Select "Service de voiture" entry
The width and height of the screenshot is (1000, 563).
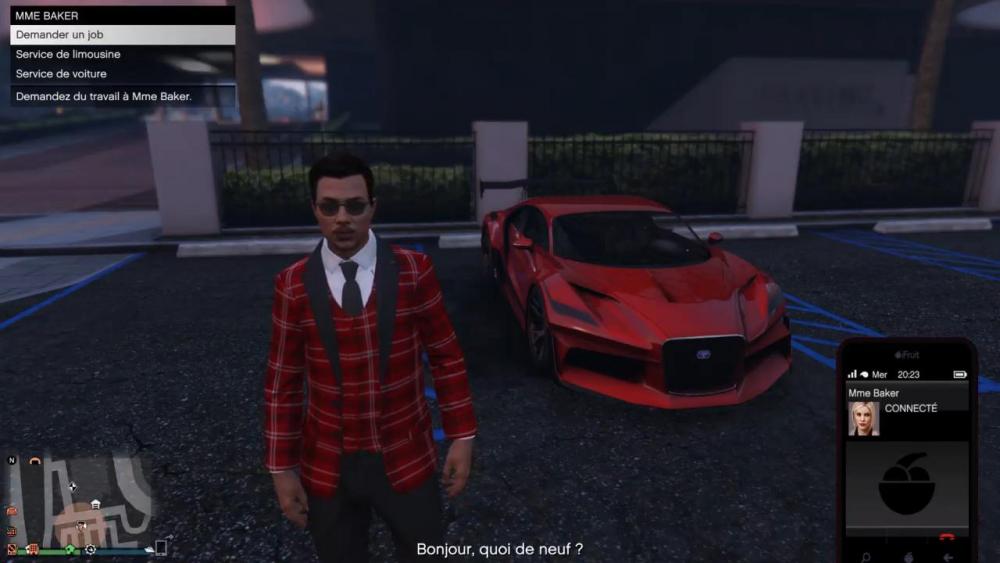click(122, 74)
